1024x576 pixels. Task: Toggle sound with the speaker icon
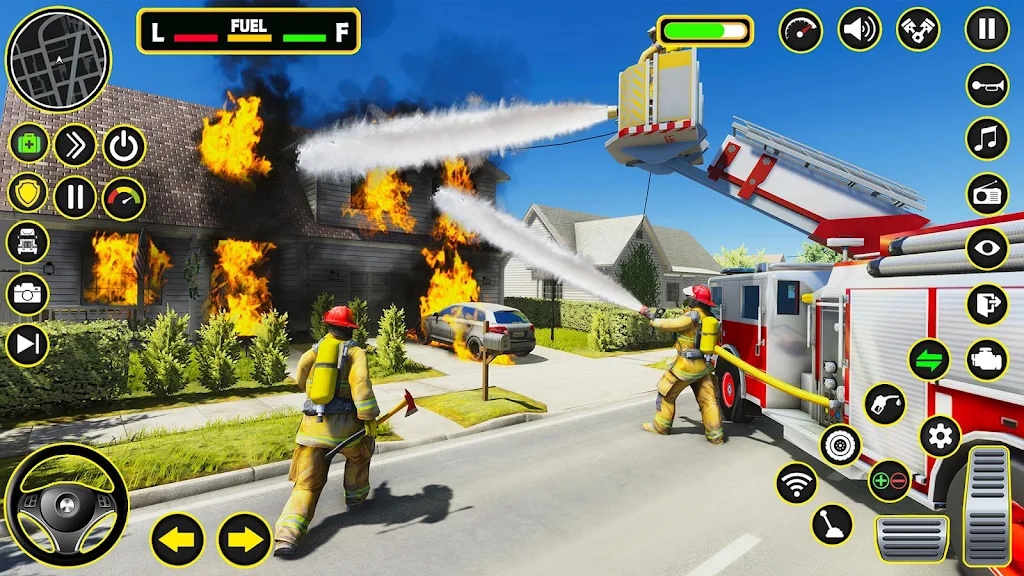pos(859,29)
